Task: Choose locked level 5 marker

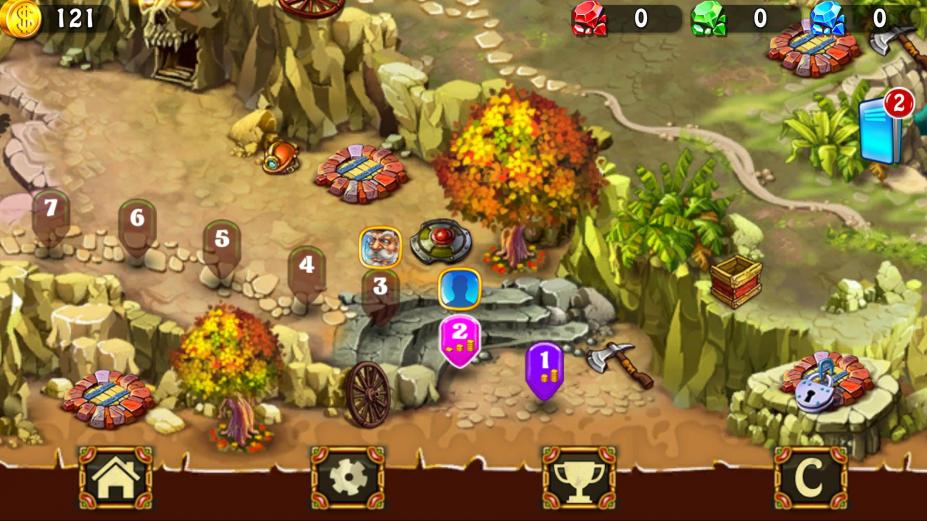Action: (x=222, y=242)
